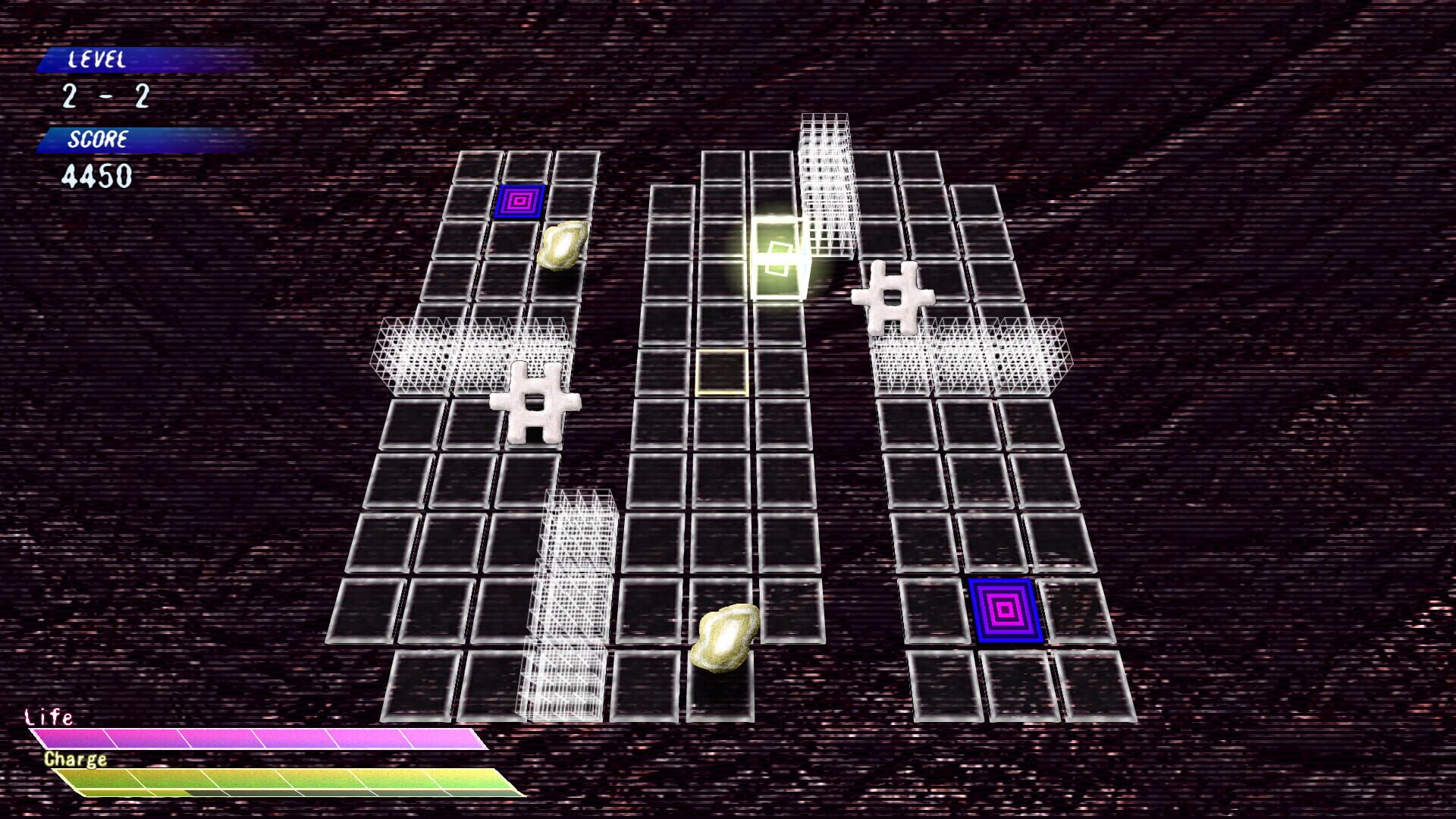Select the upper-left blue target tile
The image size is (1456, 819).
tap(519, 200)
